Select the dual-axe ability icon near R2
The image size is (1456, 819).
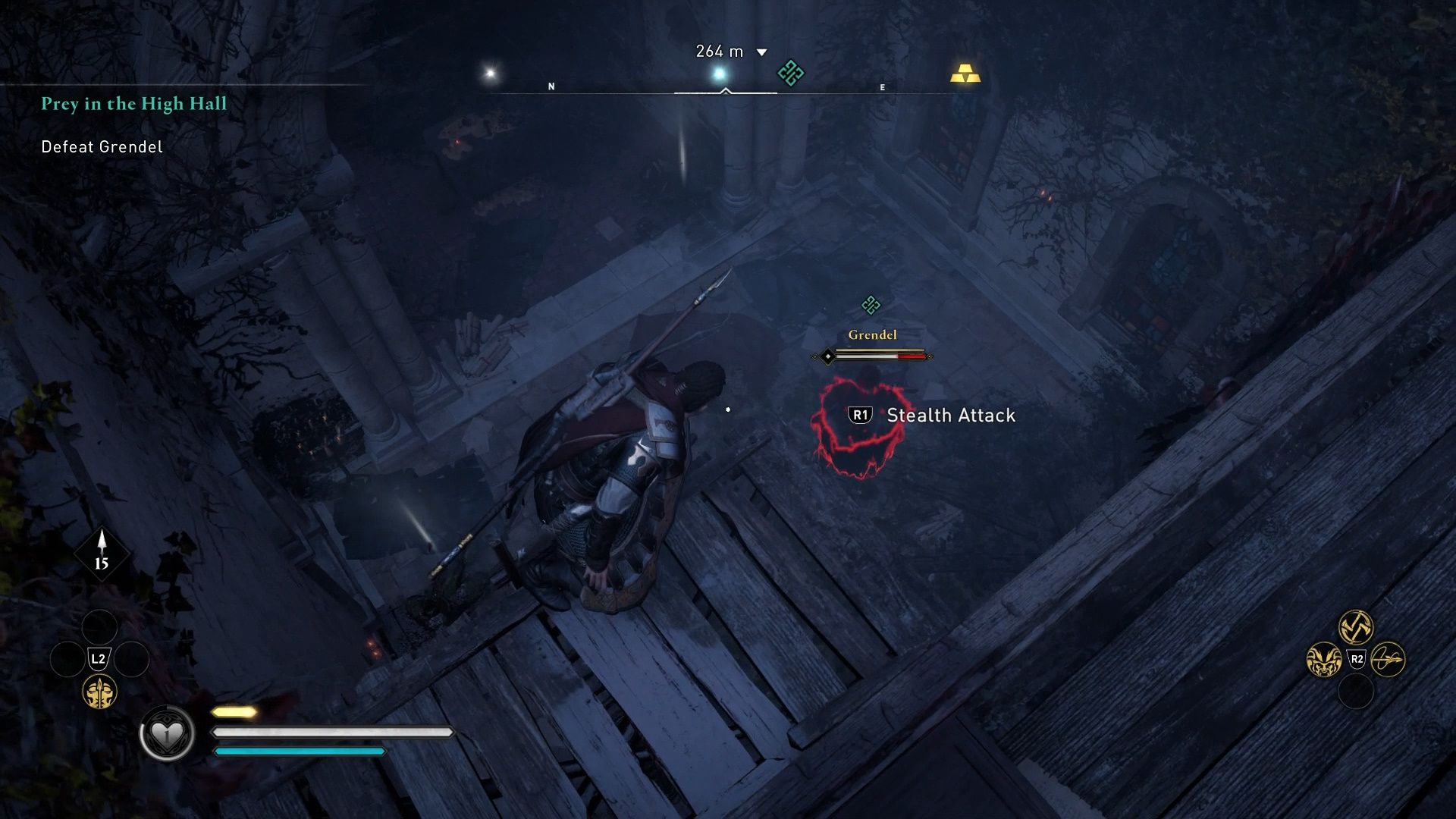point(1356,625)
